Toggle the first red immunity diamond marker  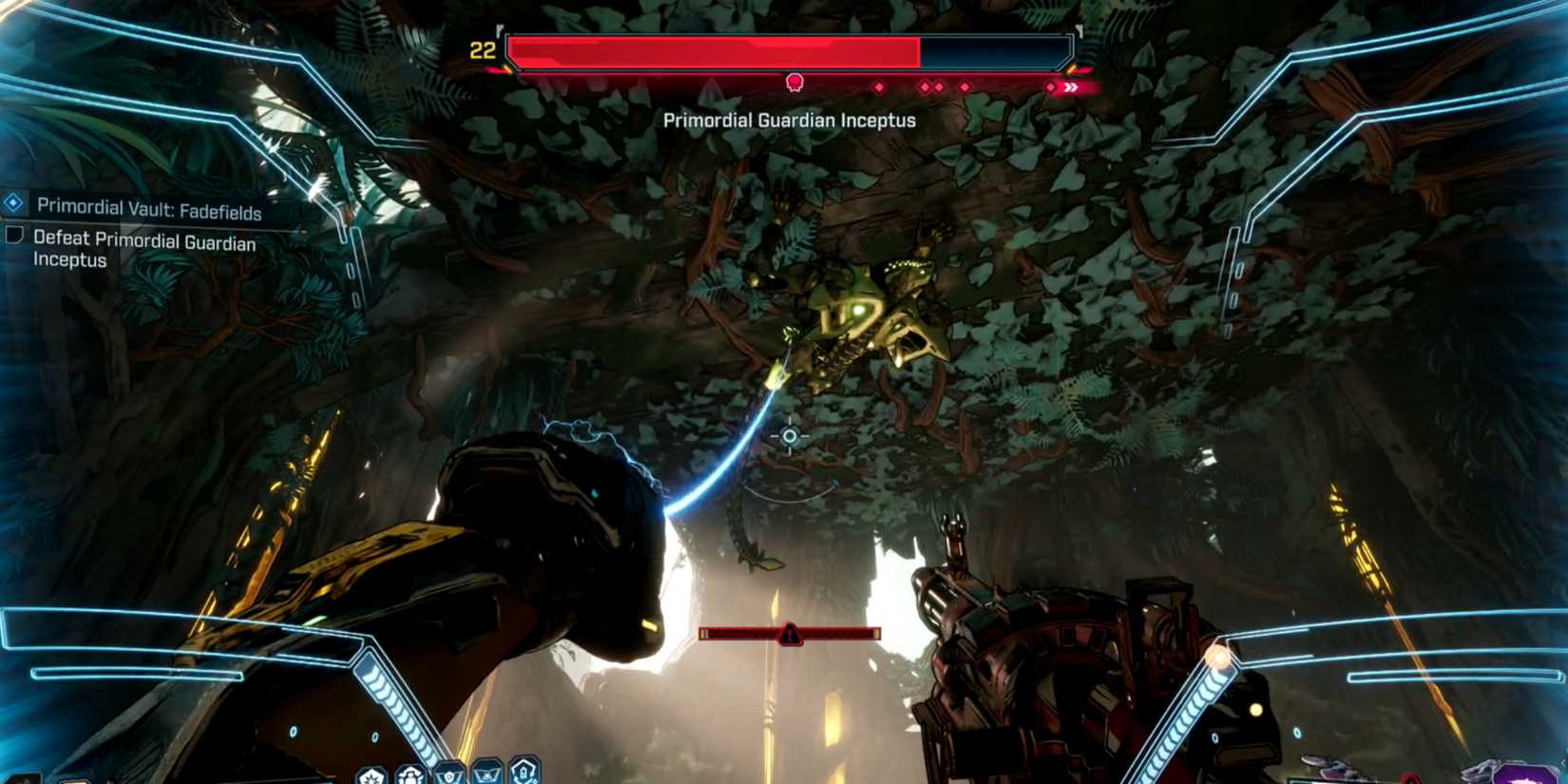[x=879, y=86]
